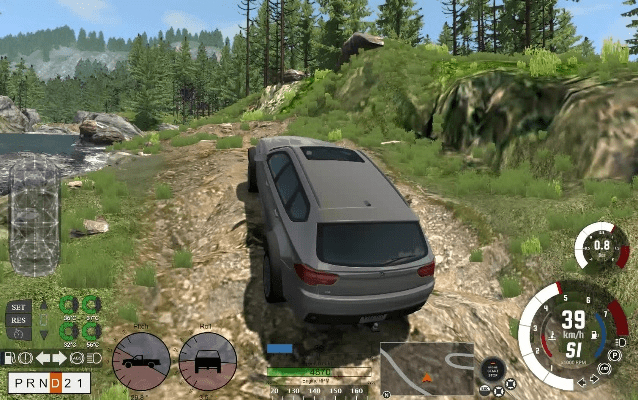Click the cruise control SET button
Screen dimensions: 638x400
(x=18, y=306)
